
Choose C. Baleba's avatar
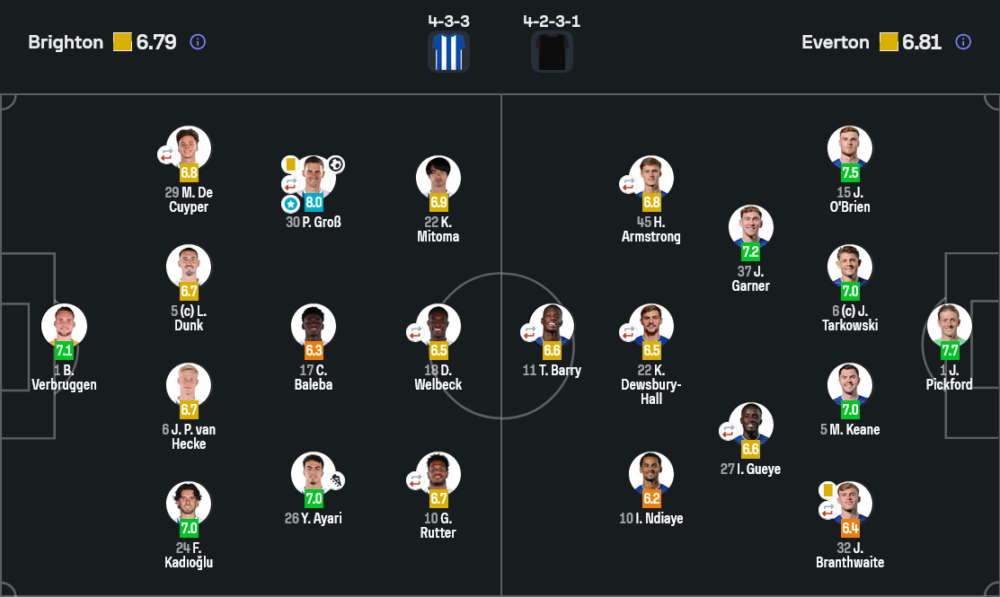[314, 326]
